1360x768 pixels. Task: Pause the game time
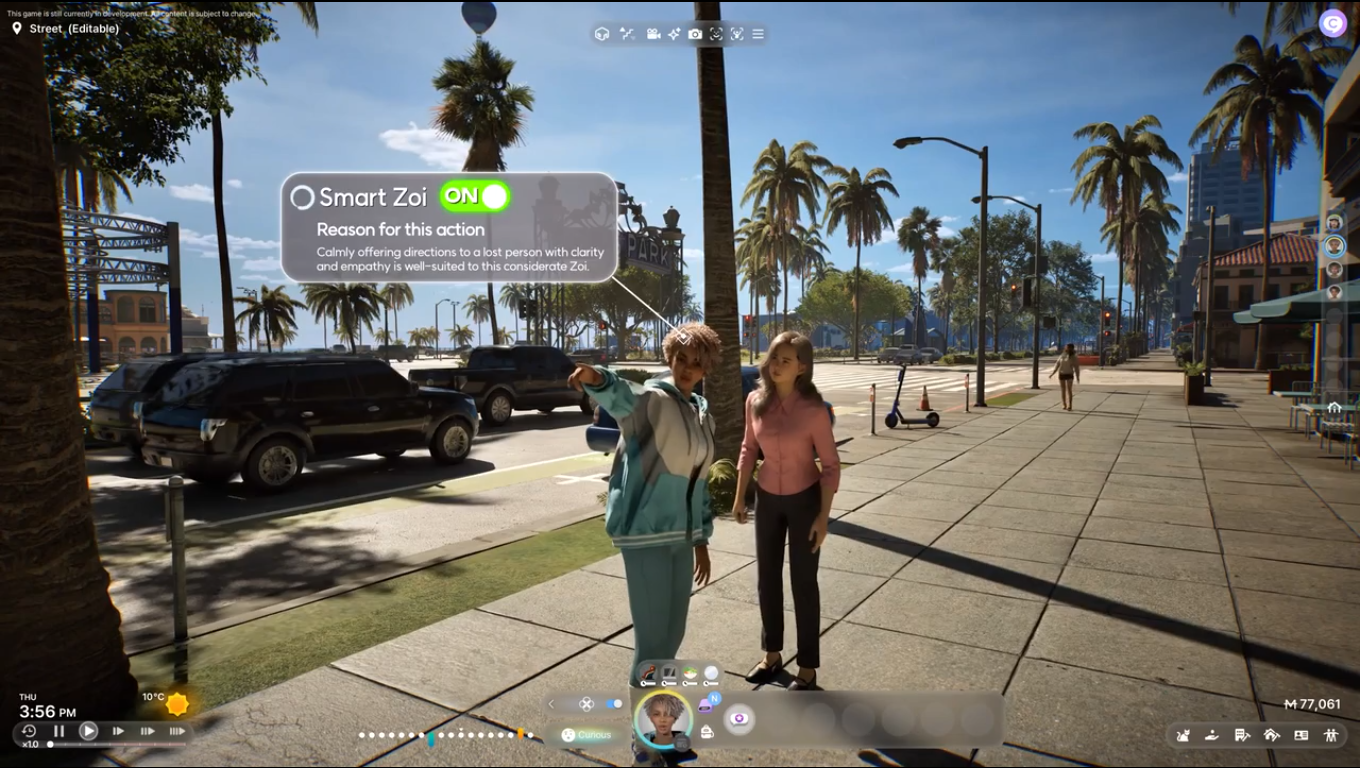pos(59,731)
